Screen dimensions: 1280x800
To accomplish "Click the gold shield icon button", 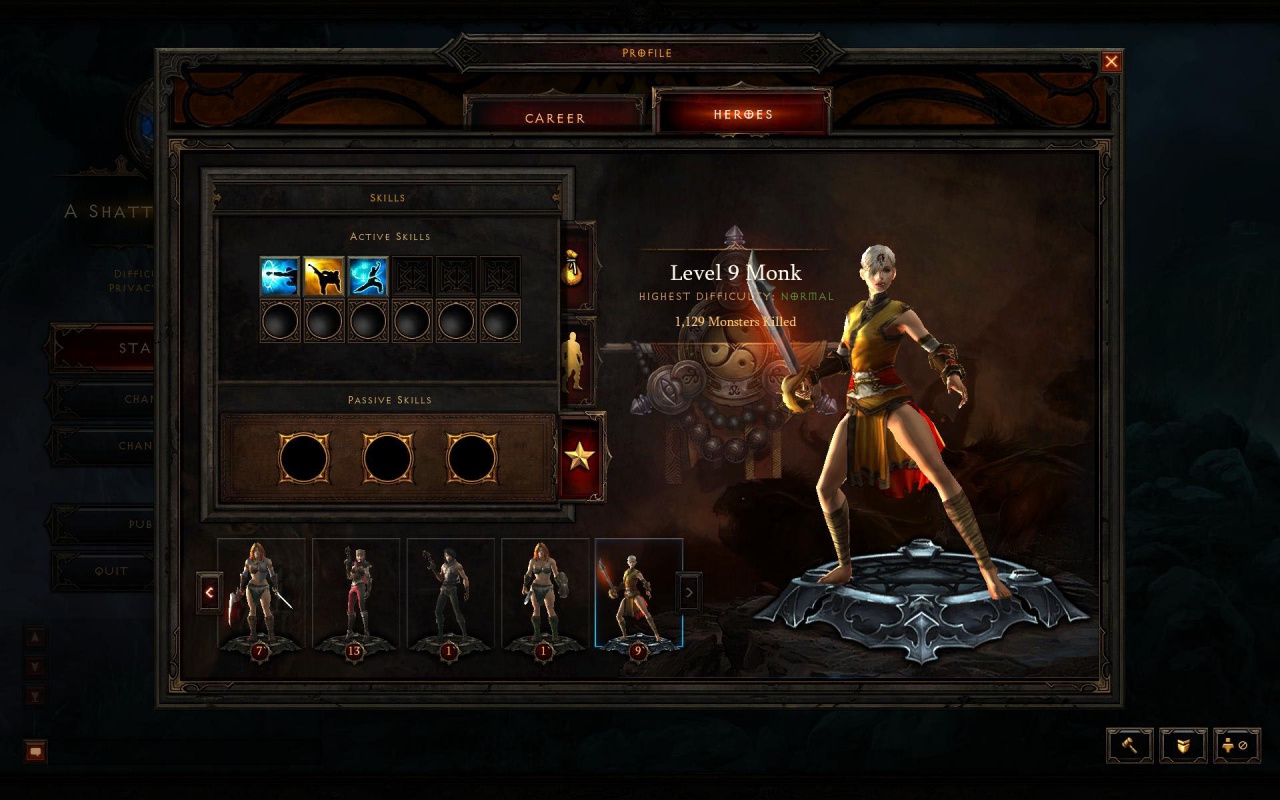I will pos(1183,745).
